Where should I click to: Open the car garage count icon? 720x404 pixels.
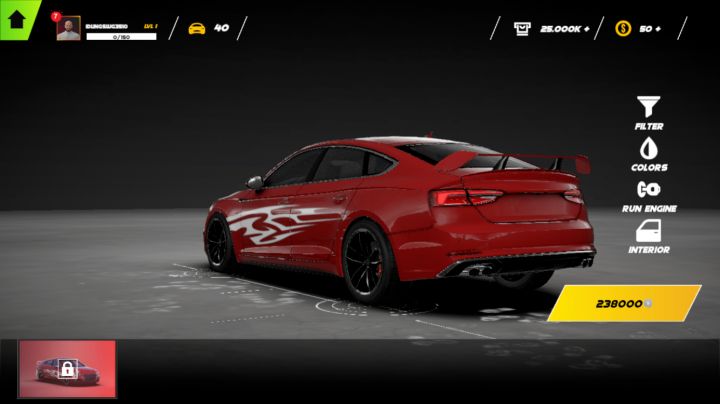tap(197, 28)
